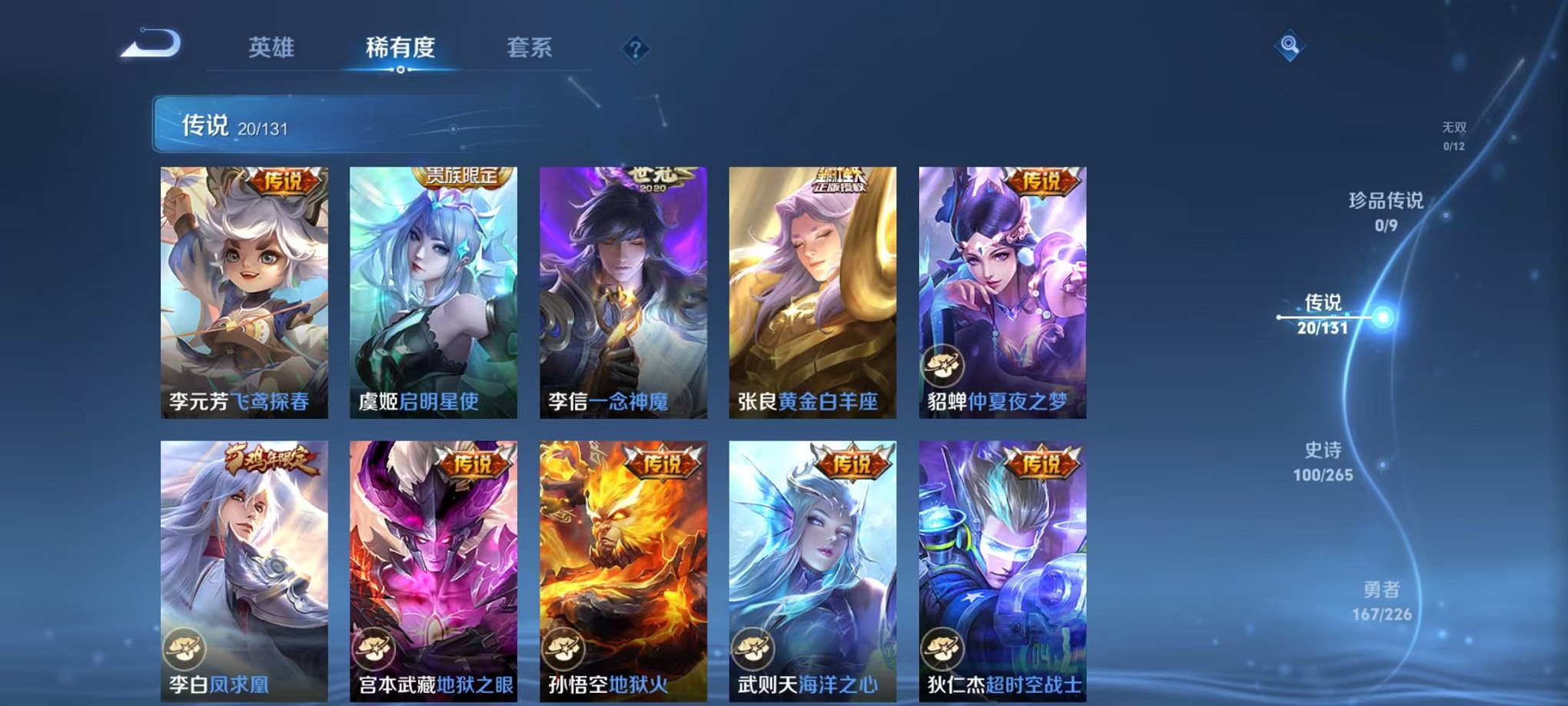Jump to the 无双 rarity section
Viewport: 1568px width, 706px height.
tap(1455, 135)
